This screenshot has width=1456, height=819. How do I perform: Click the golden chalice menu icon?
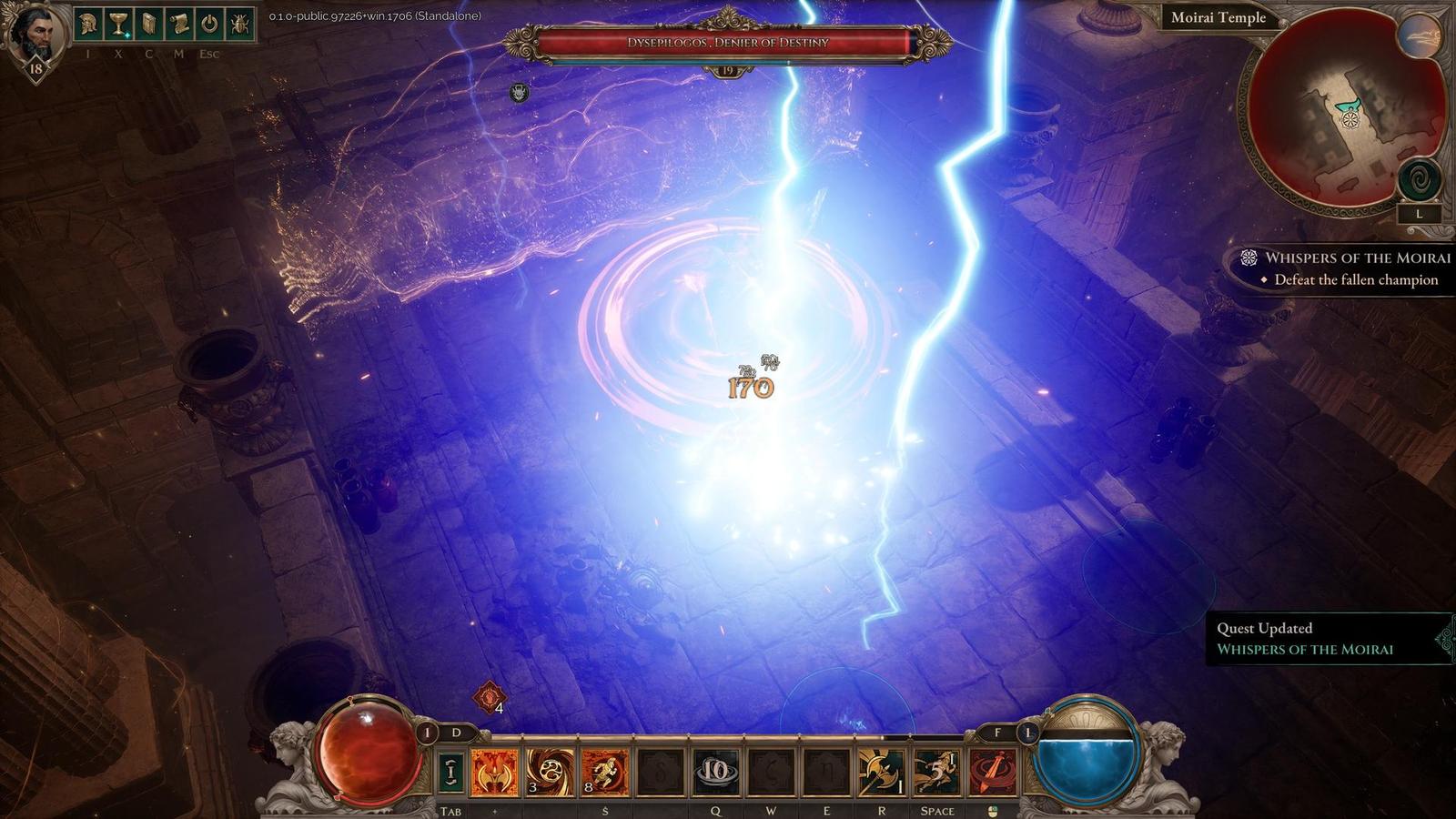click(x=118, y=25)
